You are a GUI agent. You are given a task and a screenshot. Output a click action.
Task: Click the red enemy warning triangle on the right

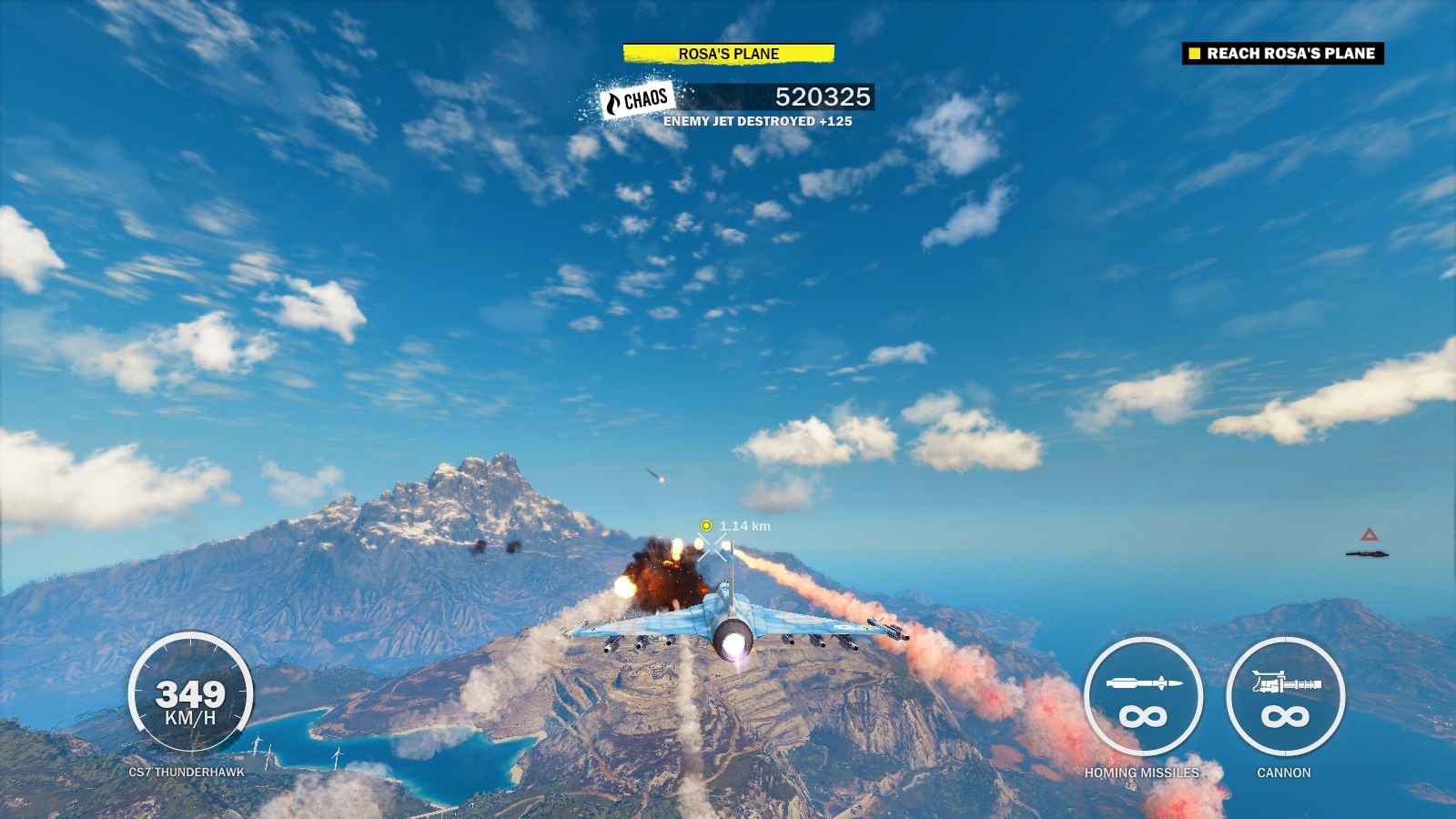(1370, 534)
